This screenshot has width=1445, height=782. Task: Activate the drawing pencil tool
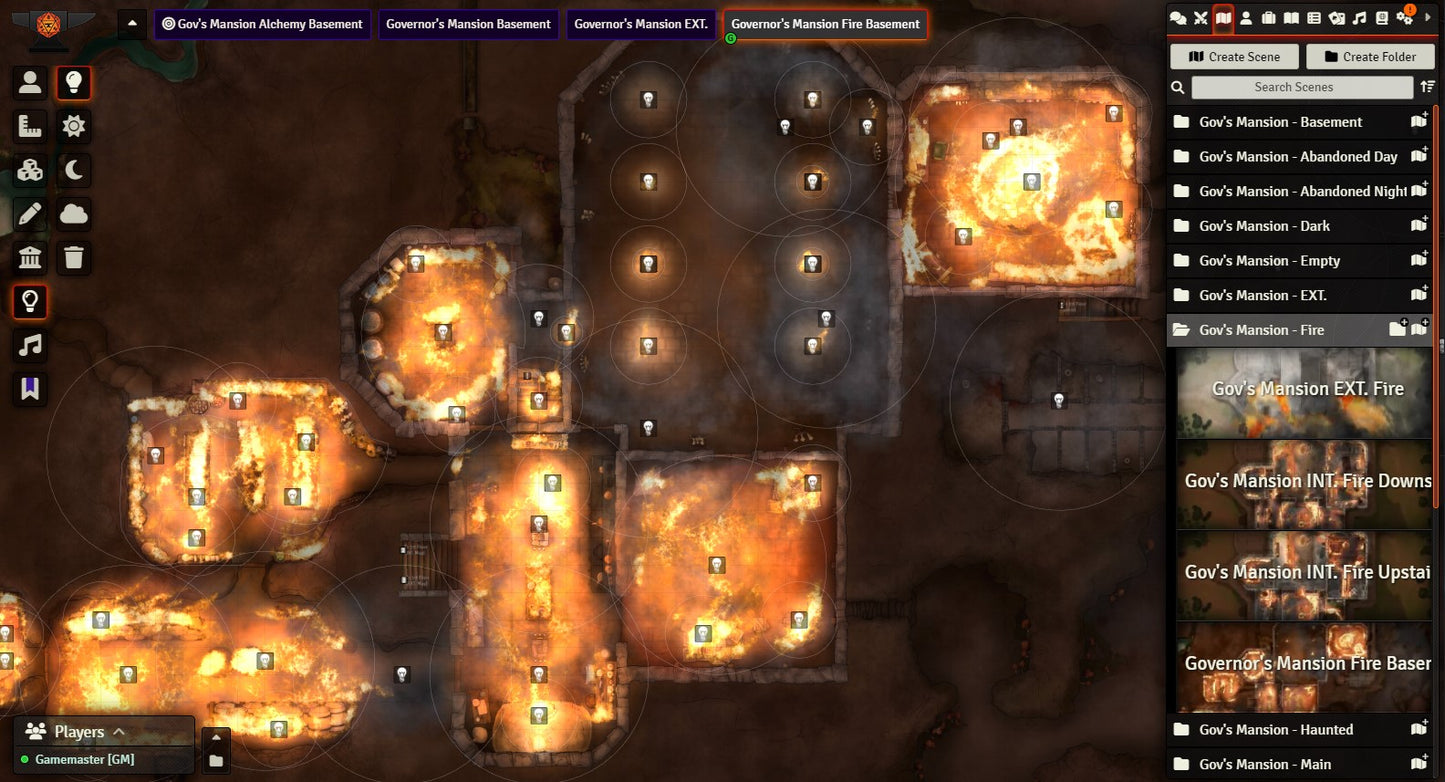pyautogui.click(x=30, y=214)
